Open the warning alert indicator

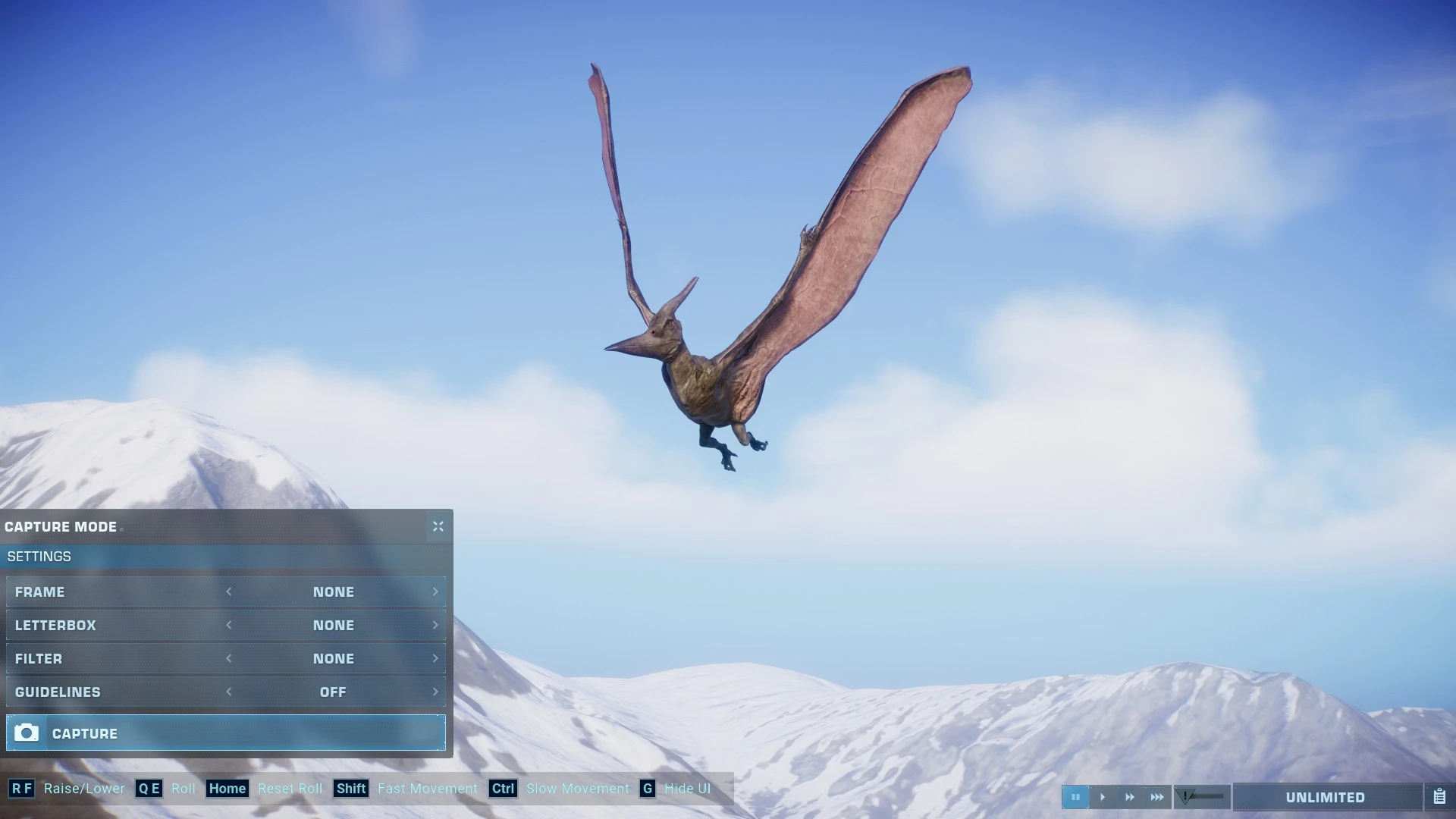(1187, 796)
